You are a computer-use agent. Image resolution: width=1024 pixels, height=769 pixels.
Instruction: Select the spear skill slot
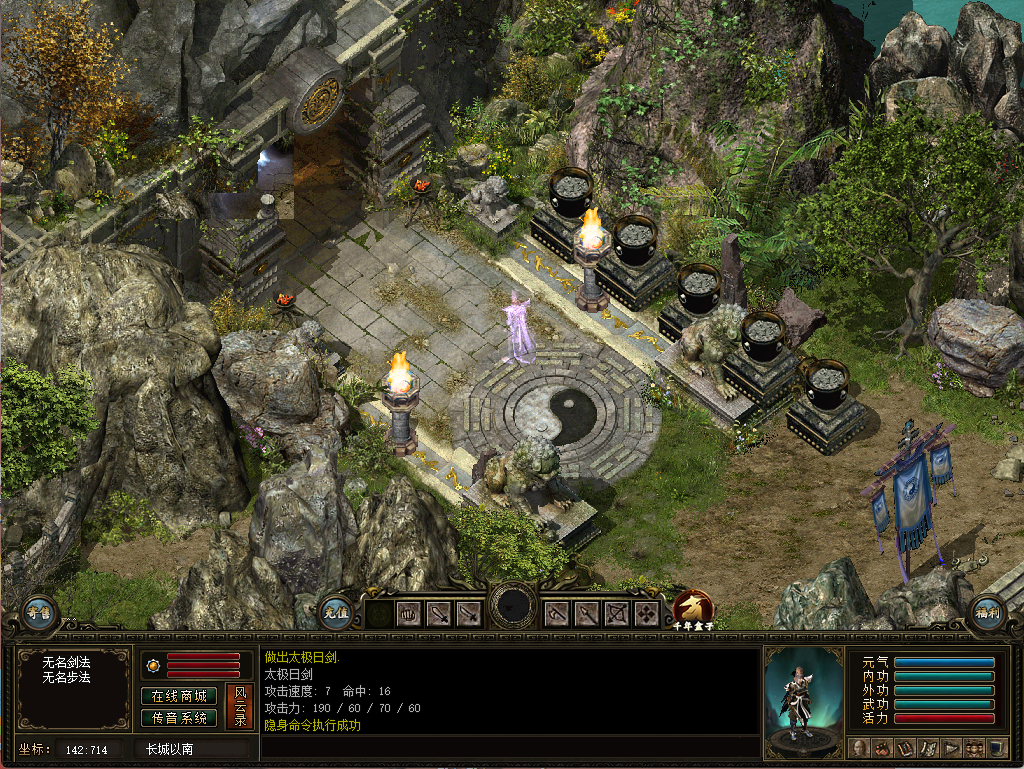point(587,613)
